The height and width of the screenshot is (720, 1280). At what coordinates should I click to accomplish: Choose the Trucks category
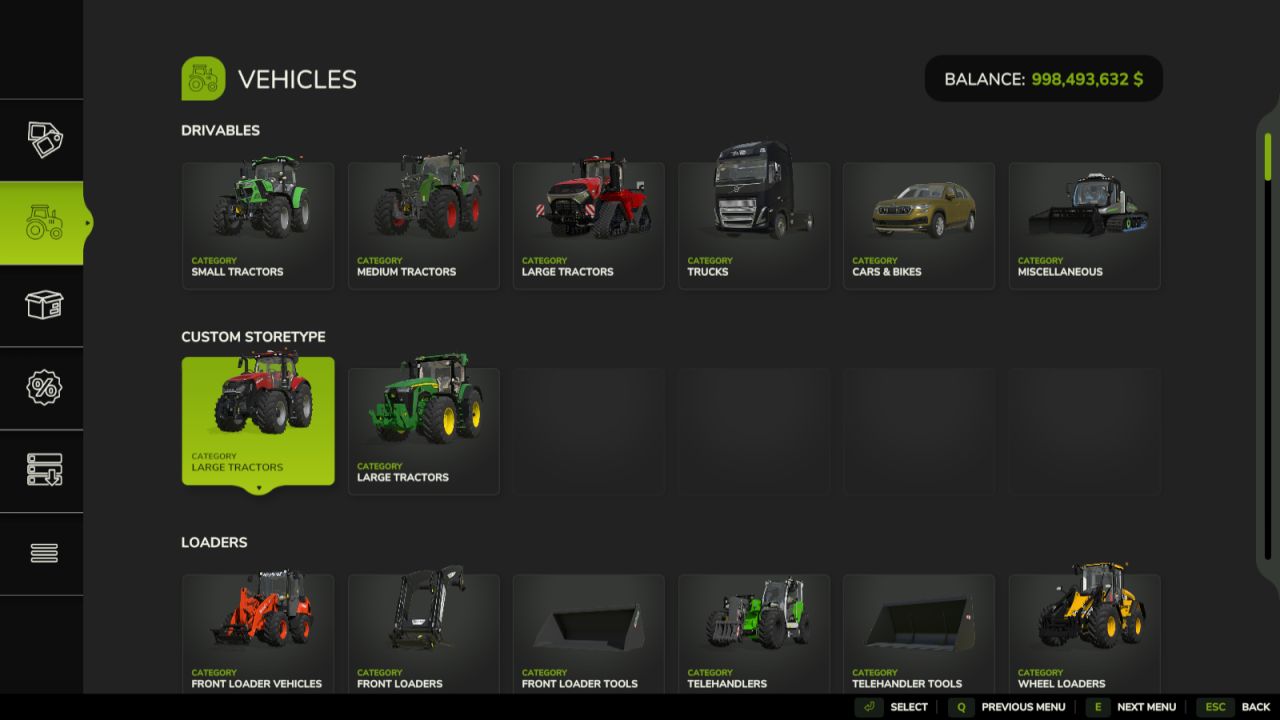click(753, 226)
